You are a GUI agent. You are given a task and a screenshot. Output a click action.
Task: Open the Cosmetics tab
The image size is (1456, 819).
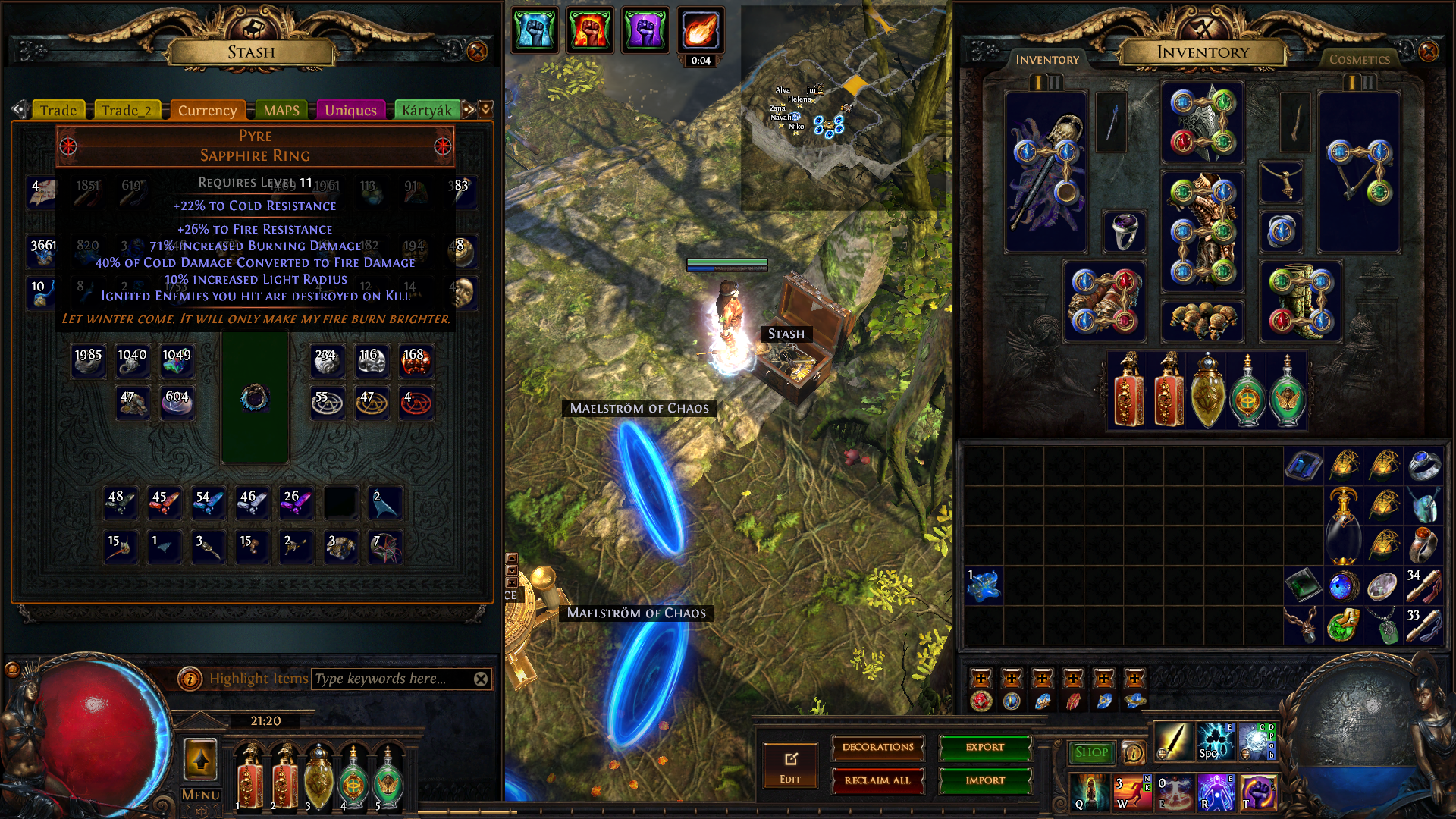tap(1359, 59)
